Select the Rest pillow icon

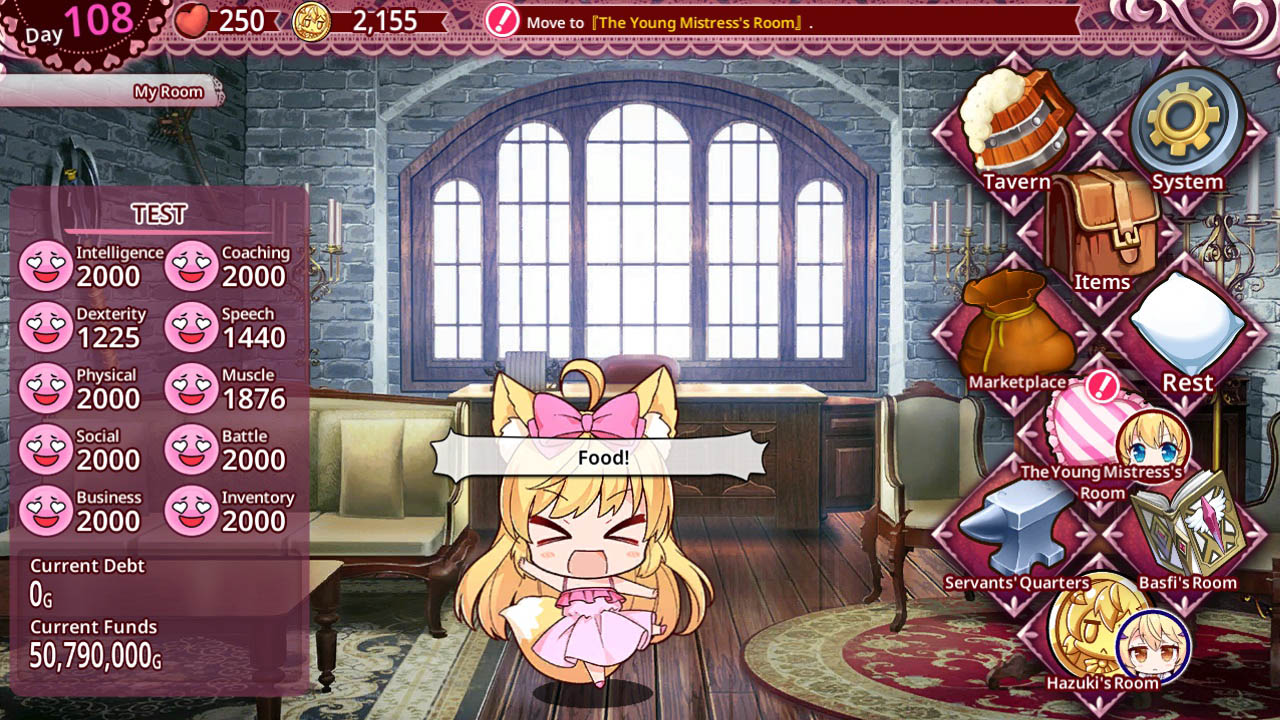click(1185, 330)
